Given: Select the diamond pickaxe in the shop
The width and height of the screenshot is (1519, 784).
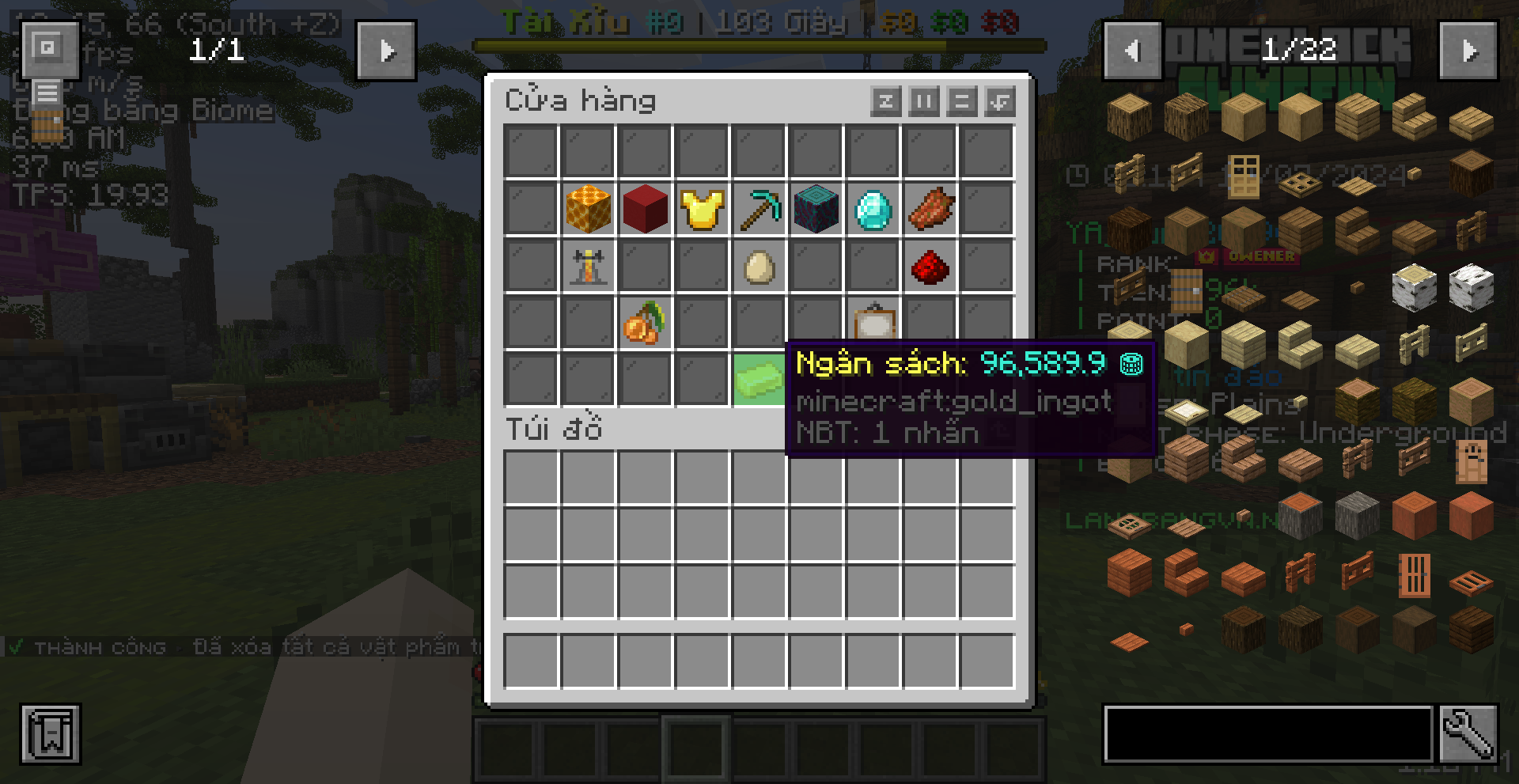Looking at the screenshot, I should coord(759,210).
